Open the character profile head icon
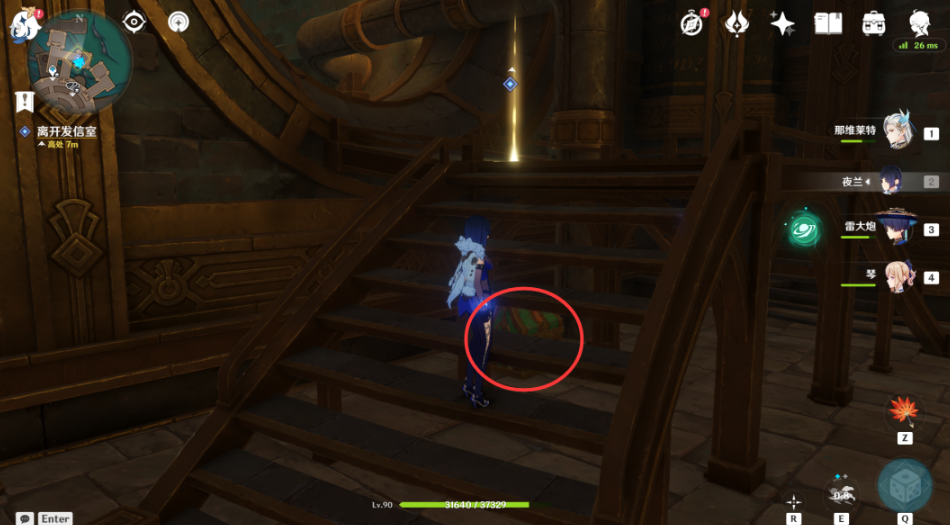950x525 pixels. 919,23
